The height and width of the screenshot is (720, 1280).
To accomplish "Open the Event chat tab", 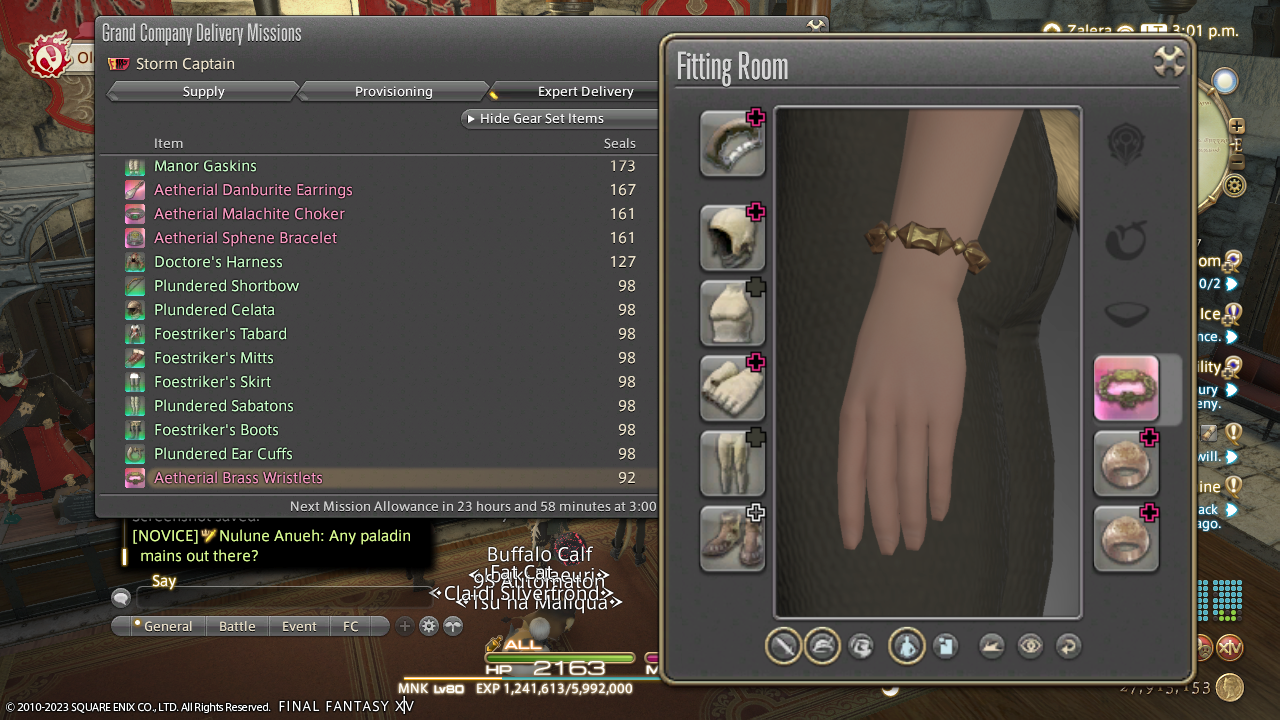I will (x=299, y=626).
